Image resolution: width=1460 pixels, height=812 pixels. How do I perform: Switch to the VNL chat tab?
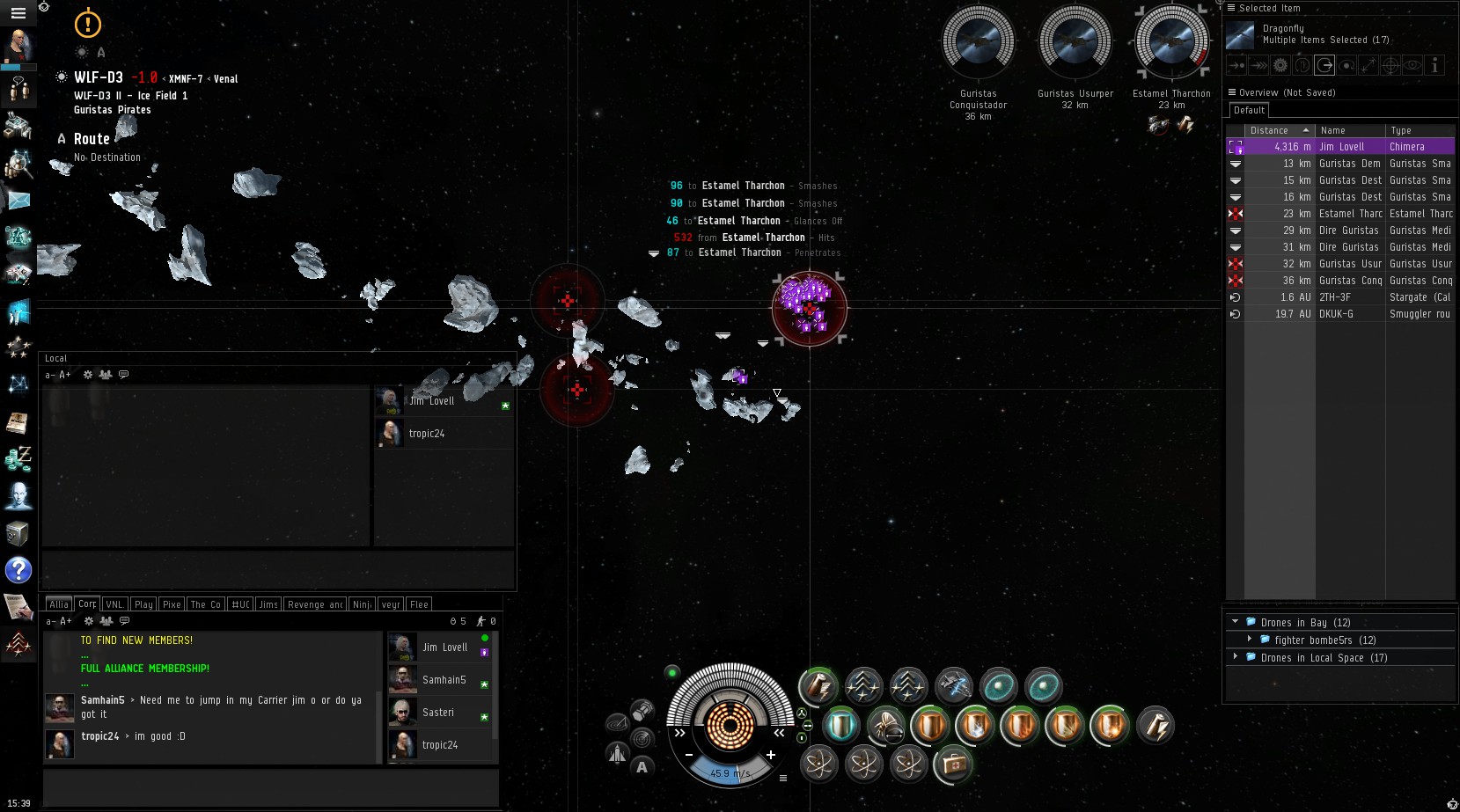pos(114,604)
